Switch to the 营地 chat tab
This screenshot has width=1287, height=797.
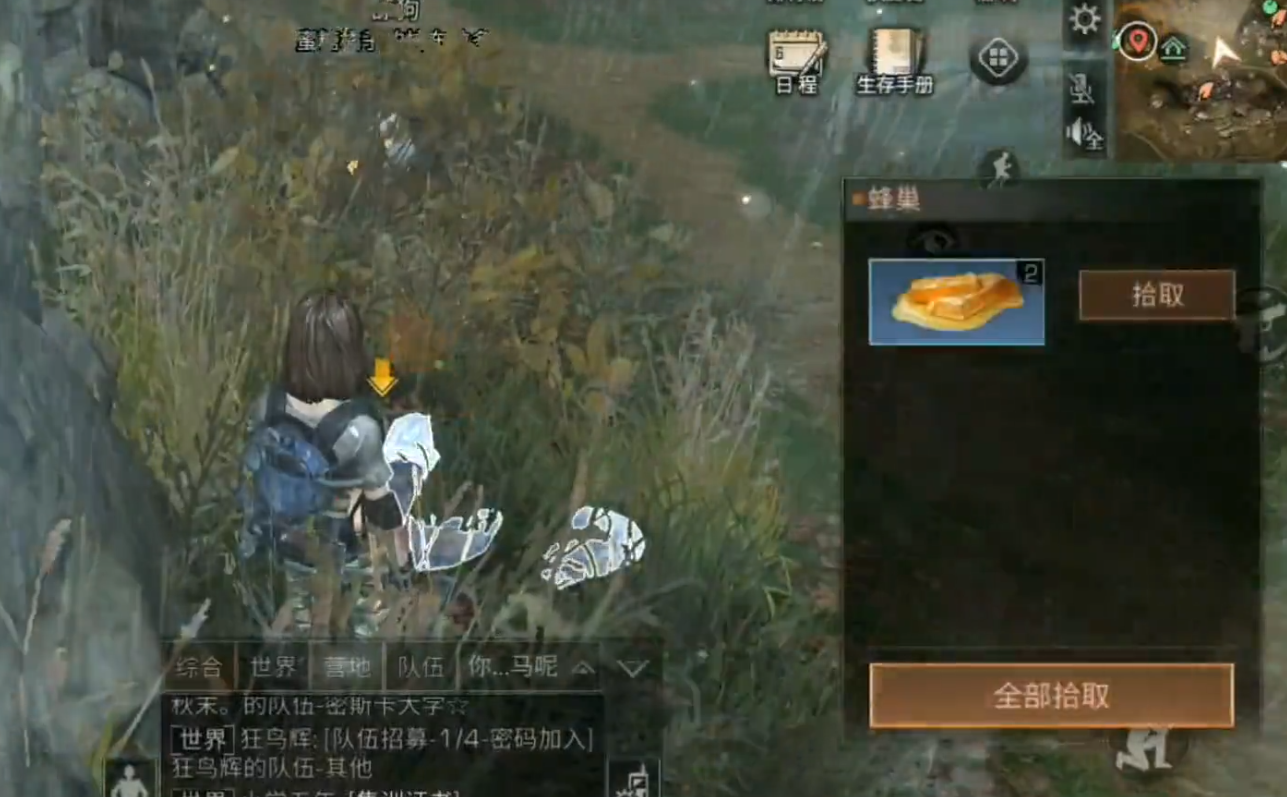coord(347,667)
